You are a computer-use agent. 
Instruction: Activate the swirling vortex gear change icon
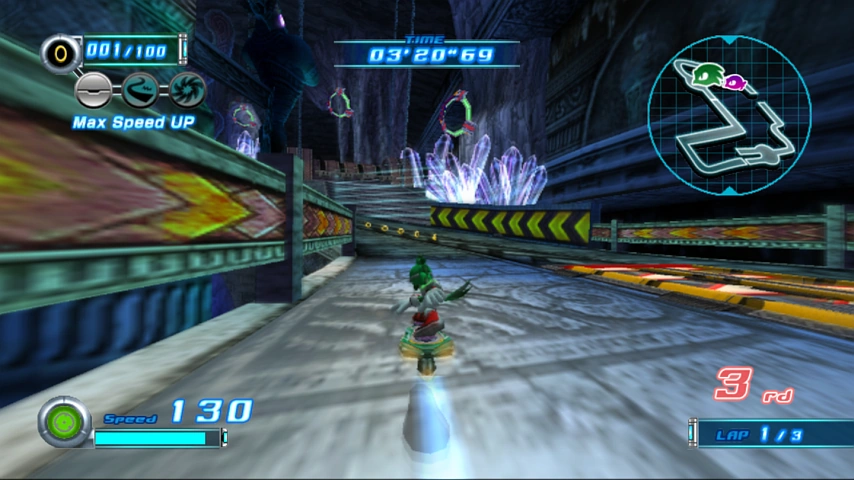pyautogui.click(x=186, y=90)
